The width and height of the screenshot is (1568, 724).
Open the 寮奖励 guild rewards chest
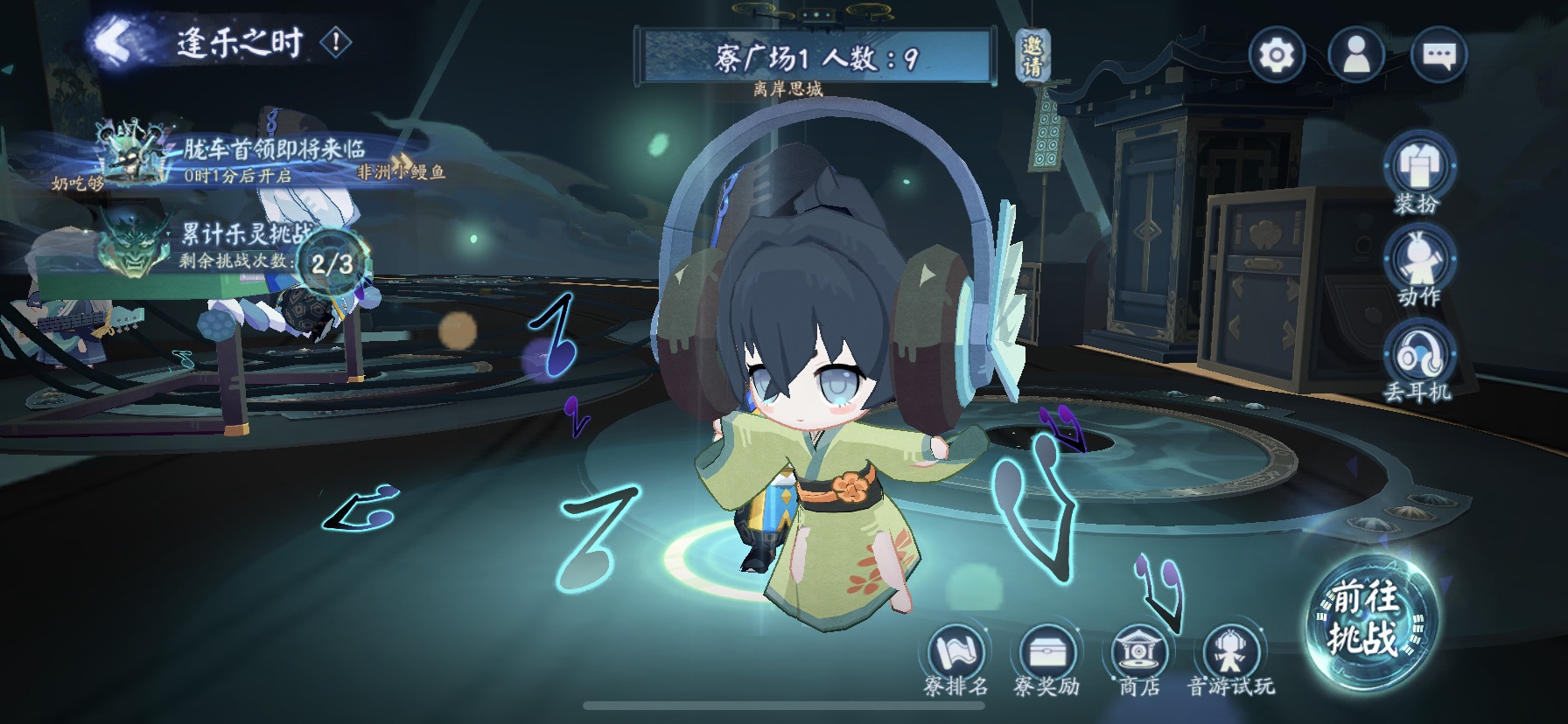point(1046,660)
